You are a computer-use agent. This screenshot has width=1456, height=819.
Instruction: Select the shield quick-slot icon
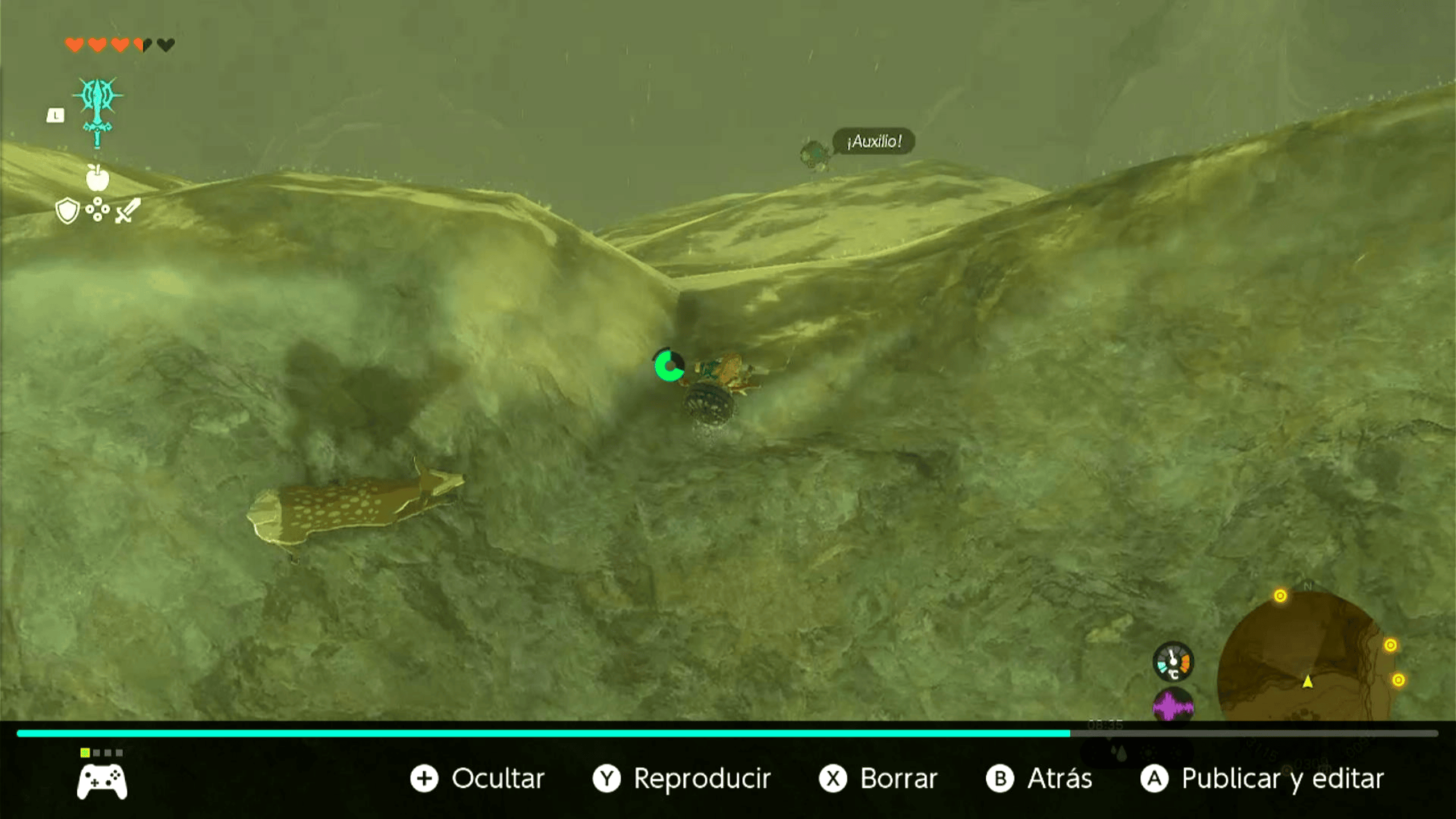pos(67,210)
